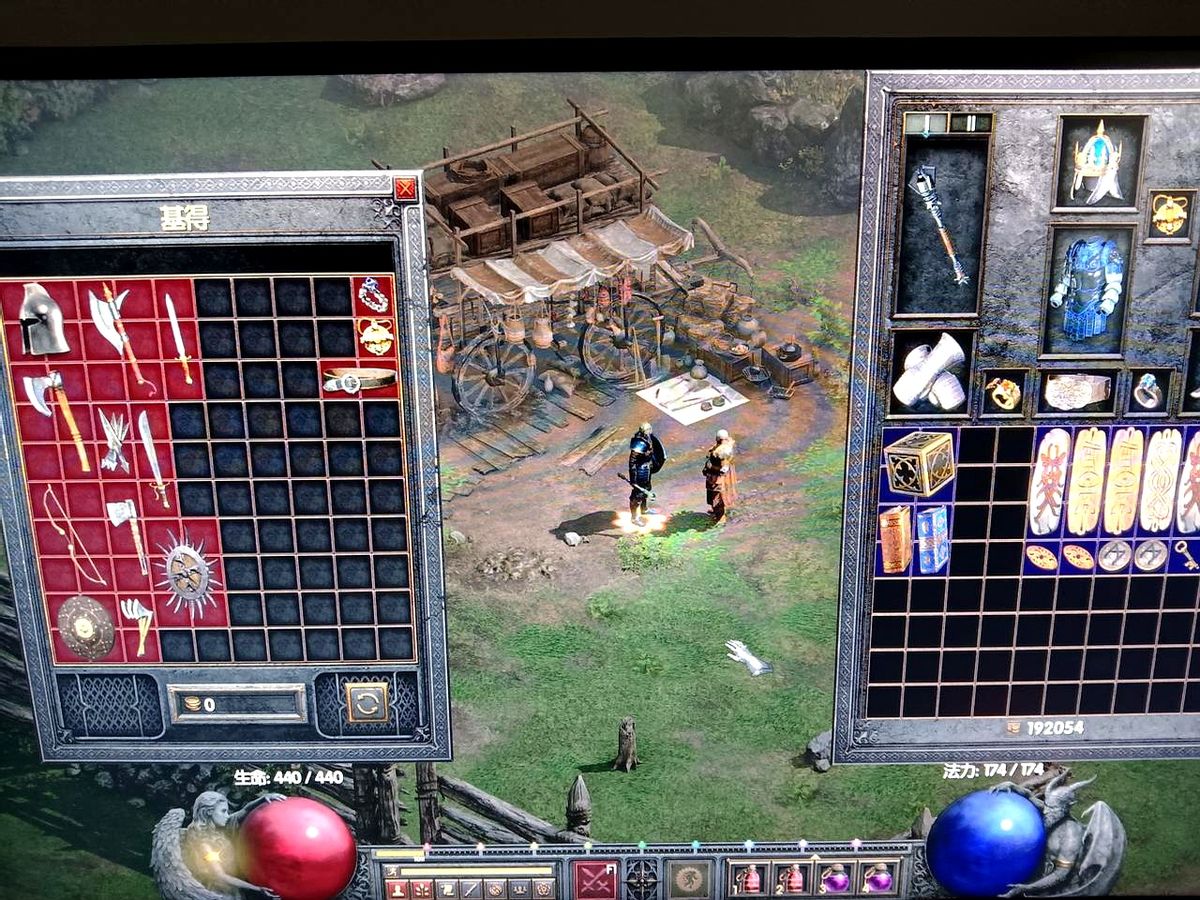The width and height of the screenshot is (1200, 900).
Task: Pick the round buckler in Gheed's shop
Action: click(x=85, y=627)
